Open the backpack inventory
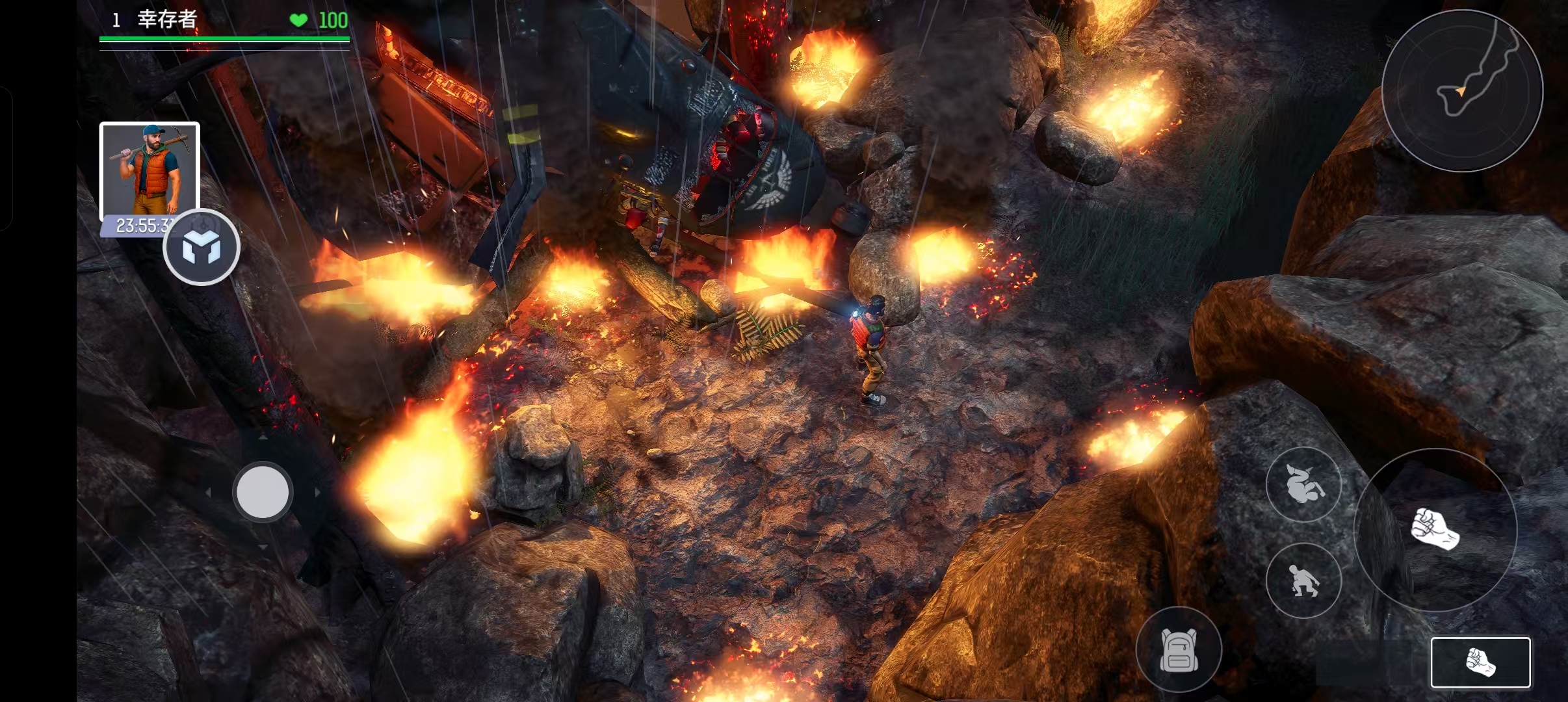The height and width of the screenshot is (702, 1568). 1178,649
